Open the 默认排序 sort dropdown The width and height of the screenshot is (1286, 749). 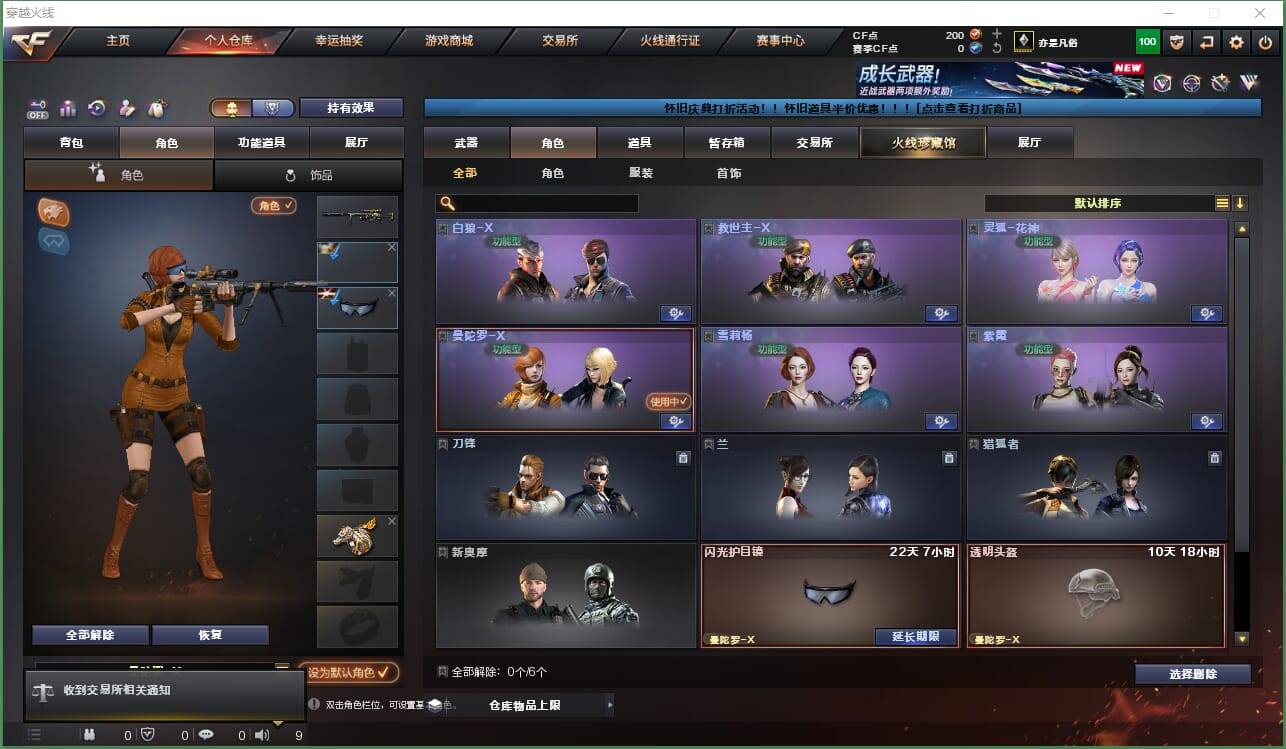click(1100, 203)
